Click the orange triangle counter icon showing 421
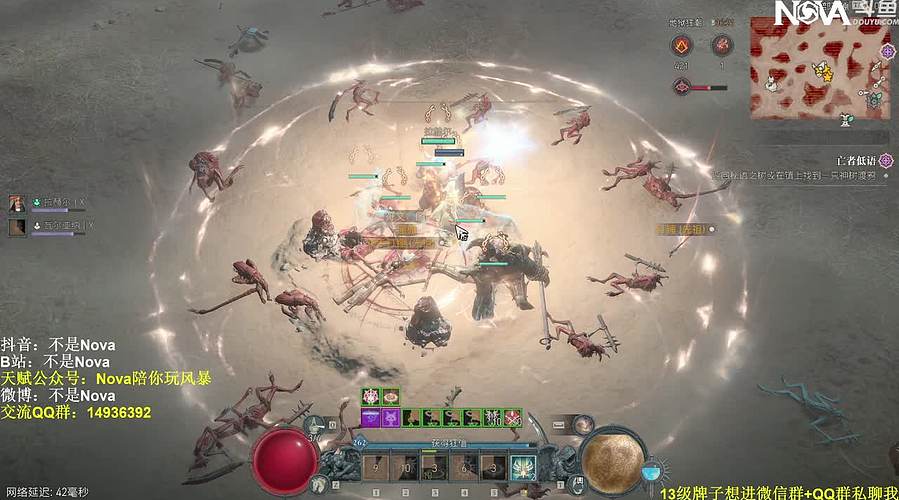This screenshot has height=500, width=899. 681,45
